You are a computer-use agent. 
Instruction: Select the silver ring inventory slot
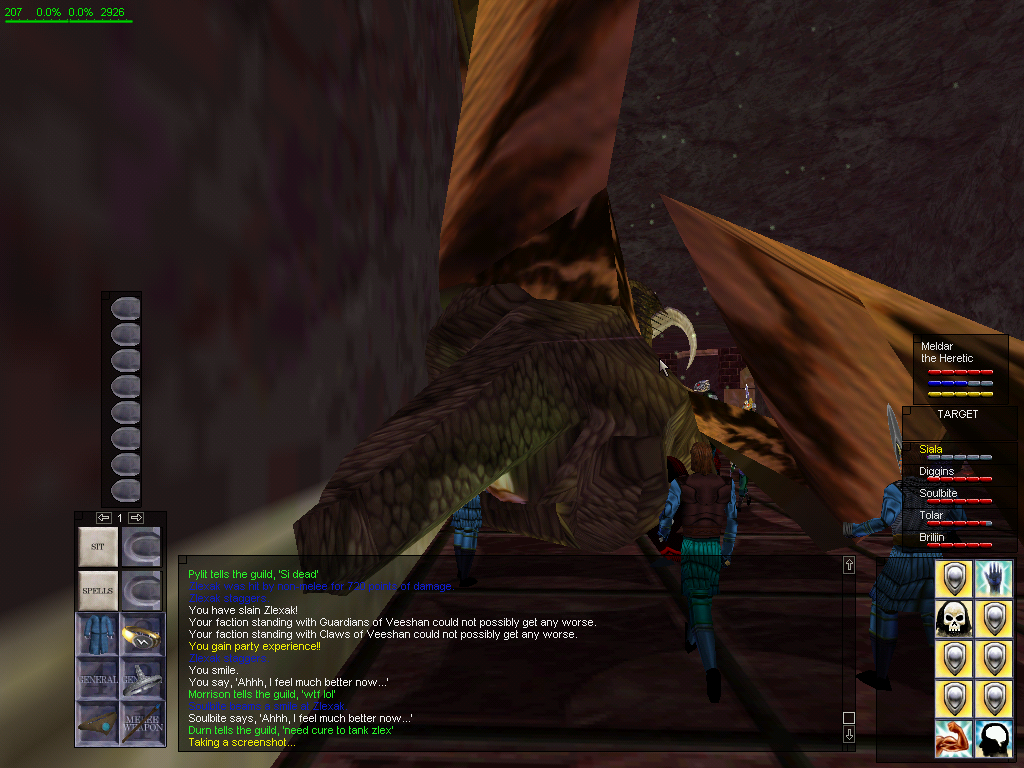[x=141, y=679]
